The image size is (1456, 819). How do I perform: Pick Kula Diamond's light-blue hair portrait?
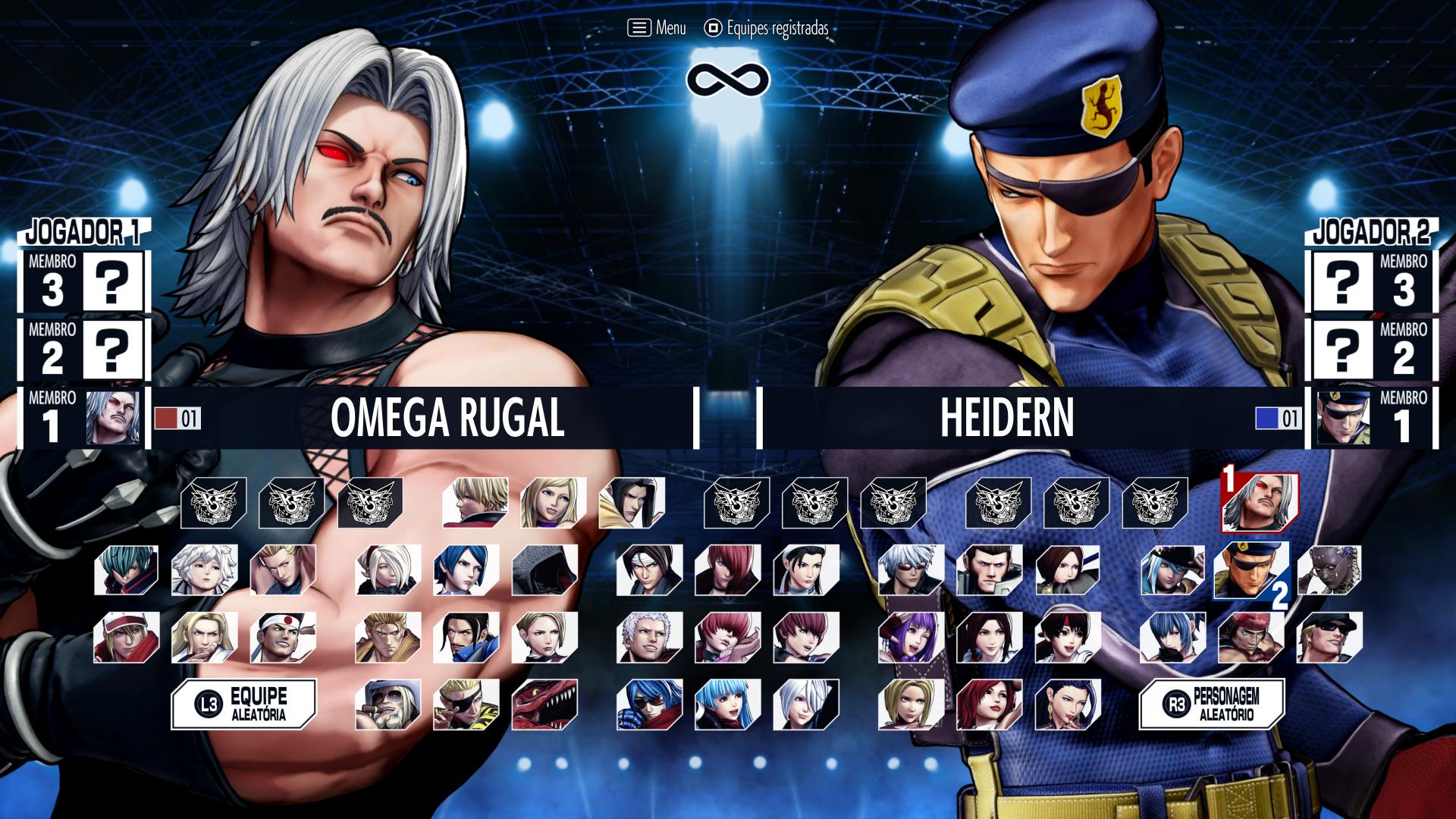click(x=728, y=704)
